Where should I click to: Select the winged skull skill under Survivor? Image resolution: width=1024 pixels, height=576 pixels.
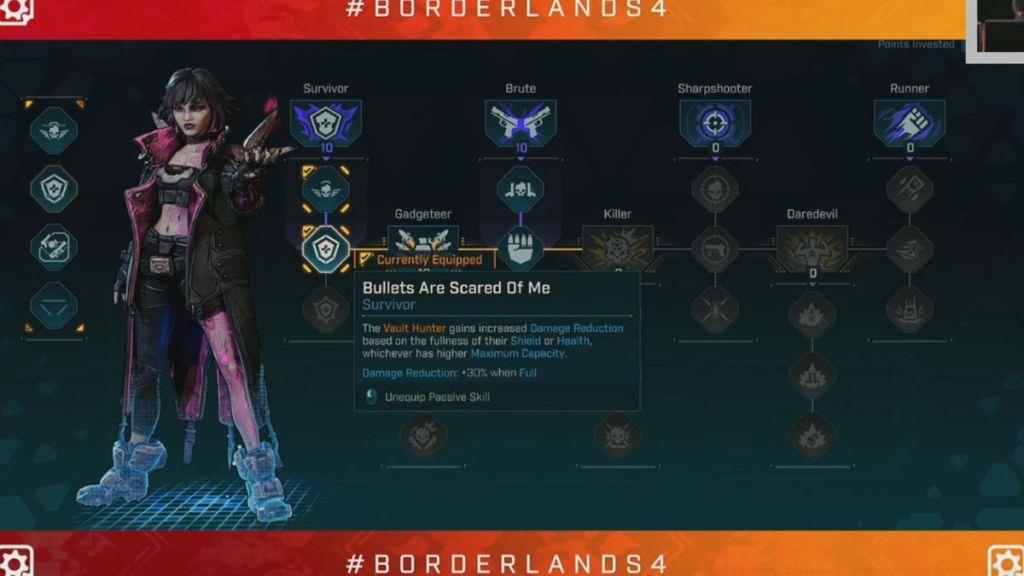pyautogui.click(x=326, y=189)
